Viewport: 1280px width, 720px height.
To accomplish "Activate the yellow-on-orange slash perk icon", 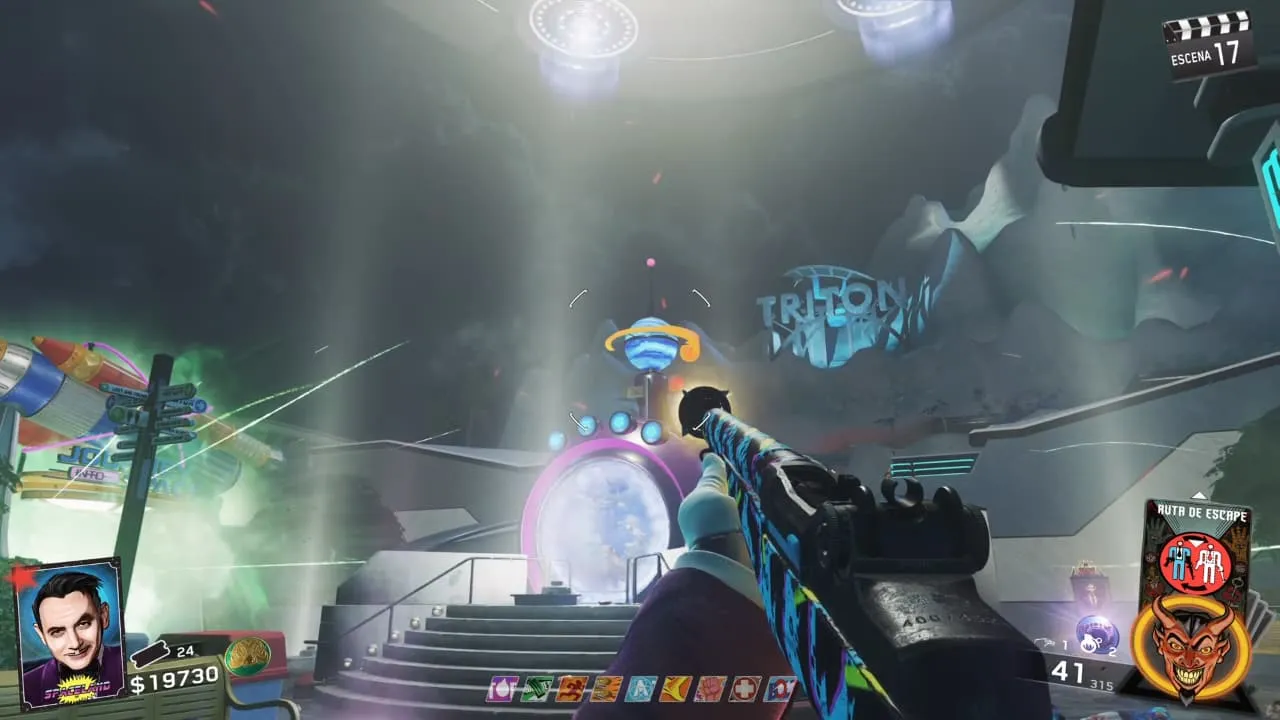I will (x=674, y=688).
